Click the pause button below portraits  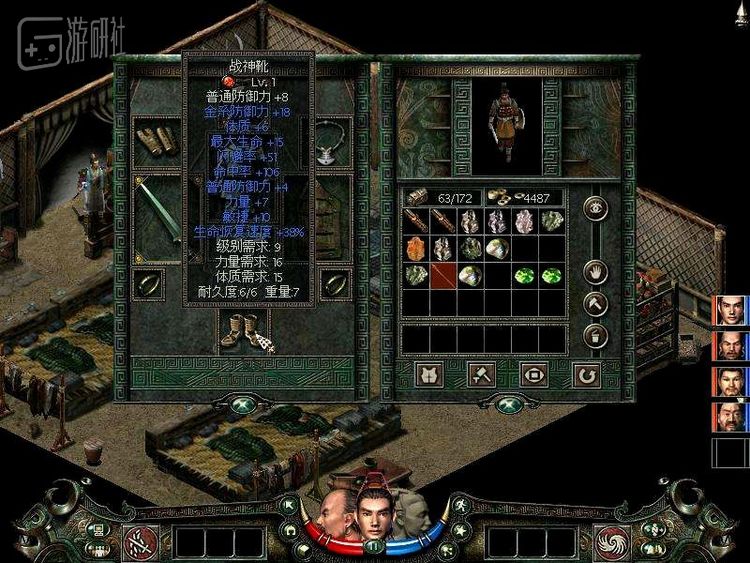pyautogui.click(x=374, y=546)
